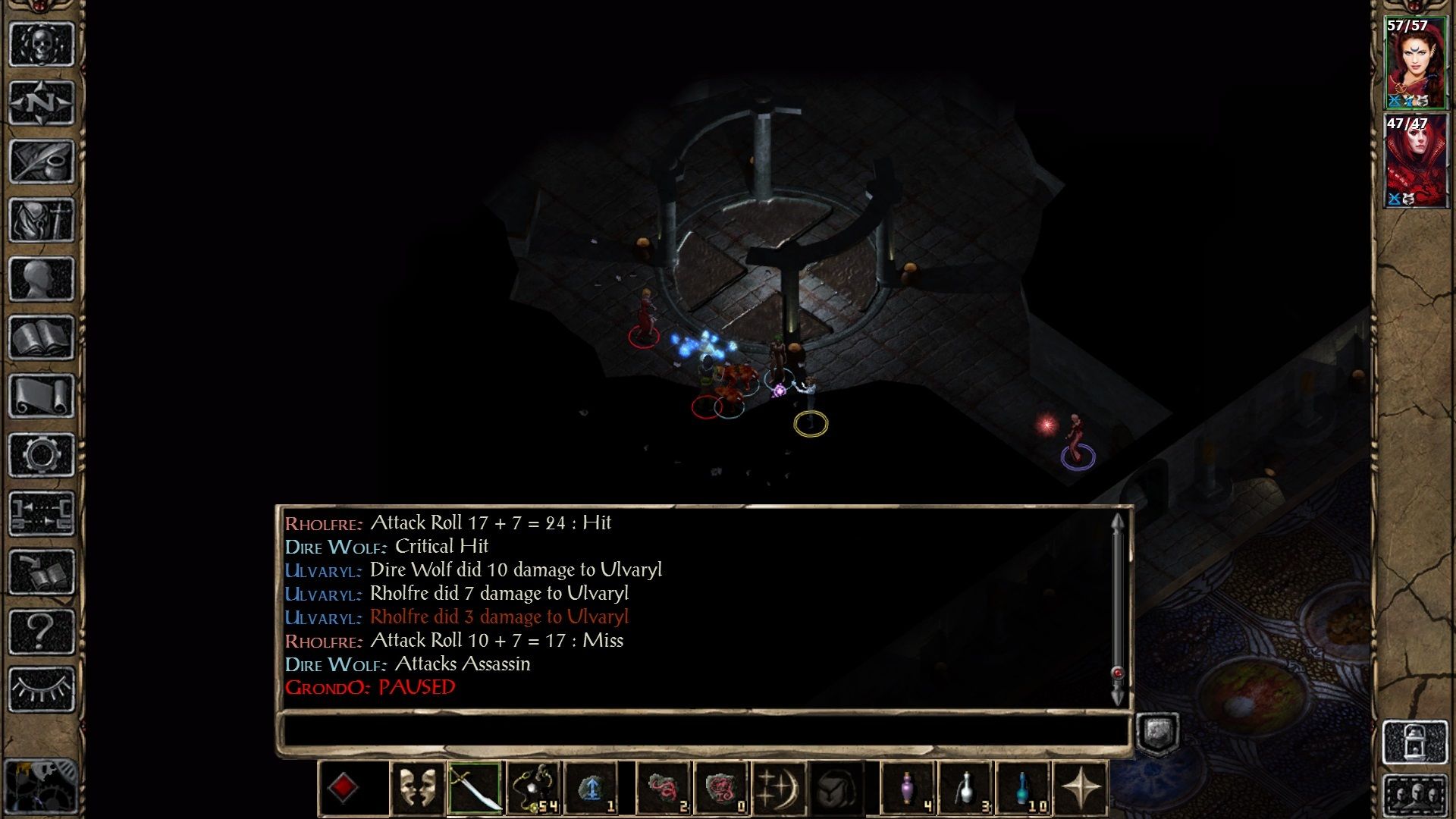Select the scimitar weapon slot

click(475, 789)
